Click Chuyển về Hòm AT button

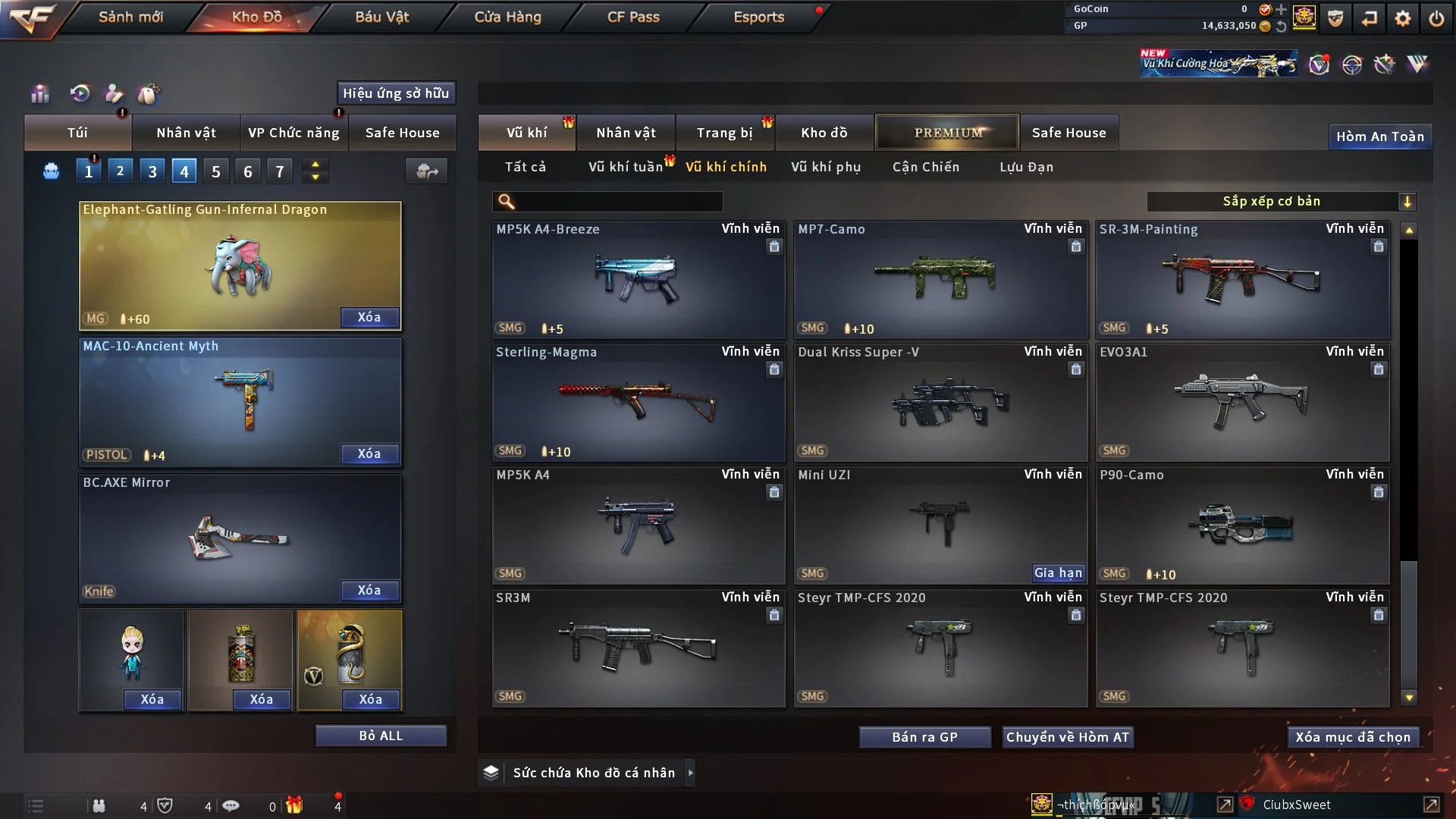(1068, 737)
